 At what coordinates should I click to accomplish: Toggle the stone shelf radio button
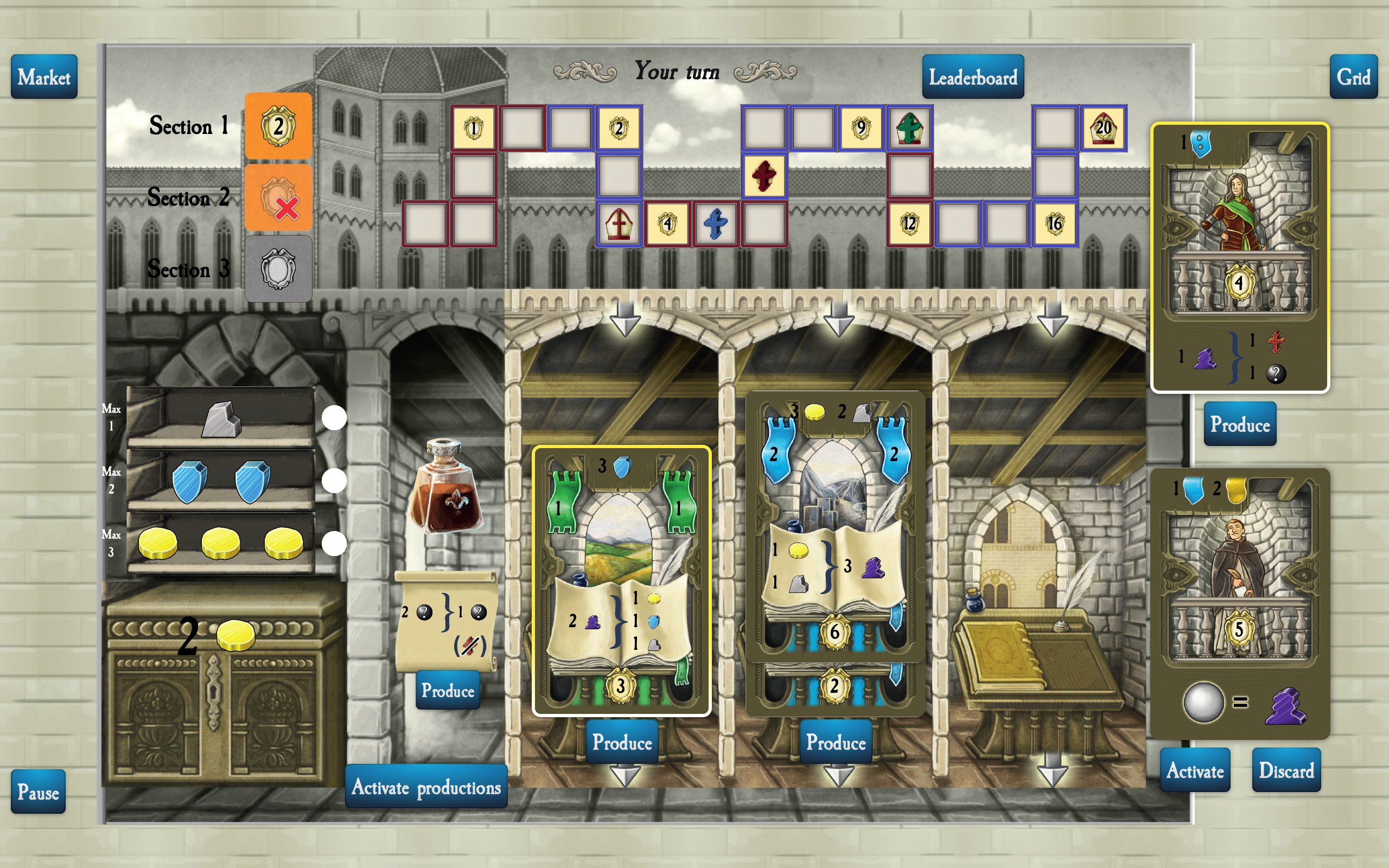click(334, 418)
